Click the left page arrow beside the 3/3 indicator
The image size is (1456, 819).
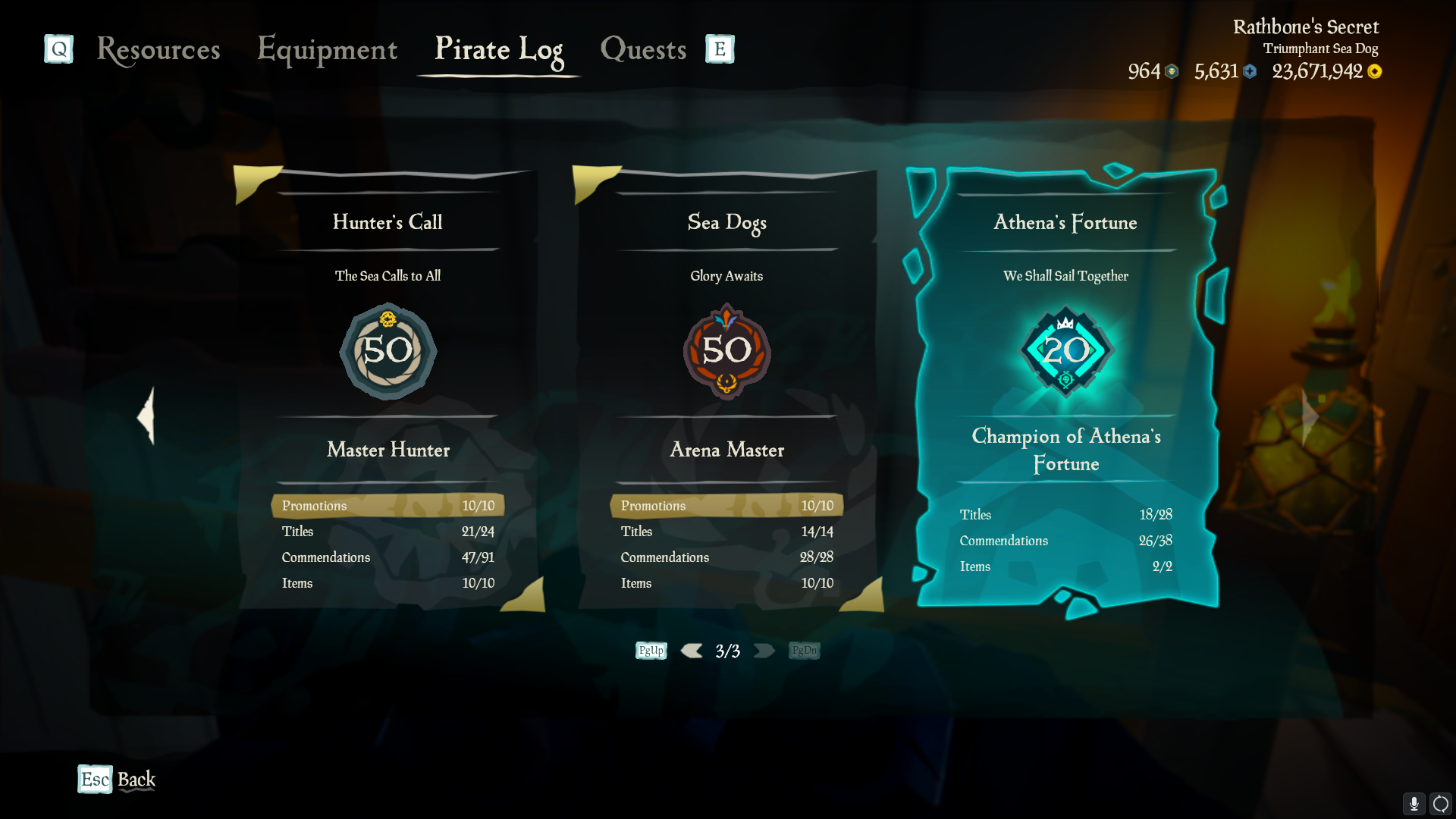click(691, 650)
